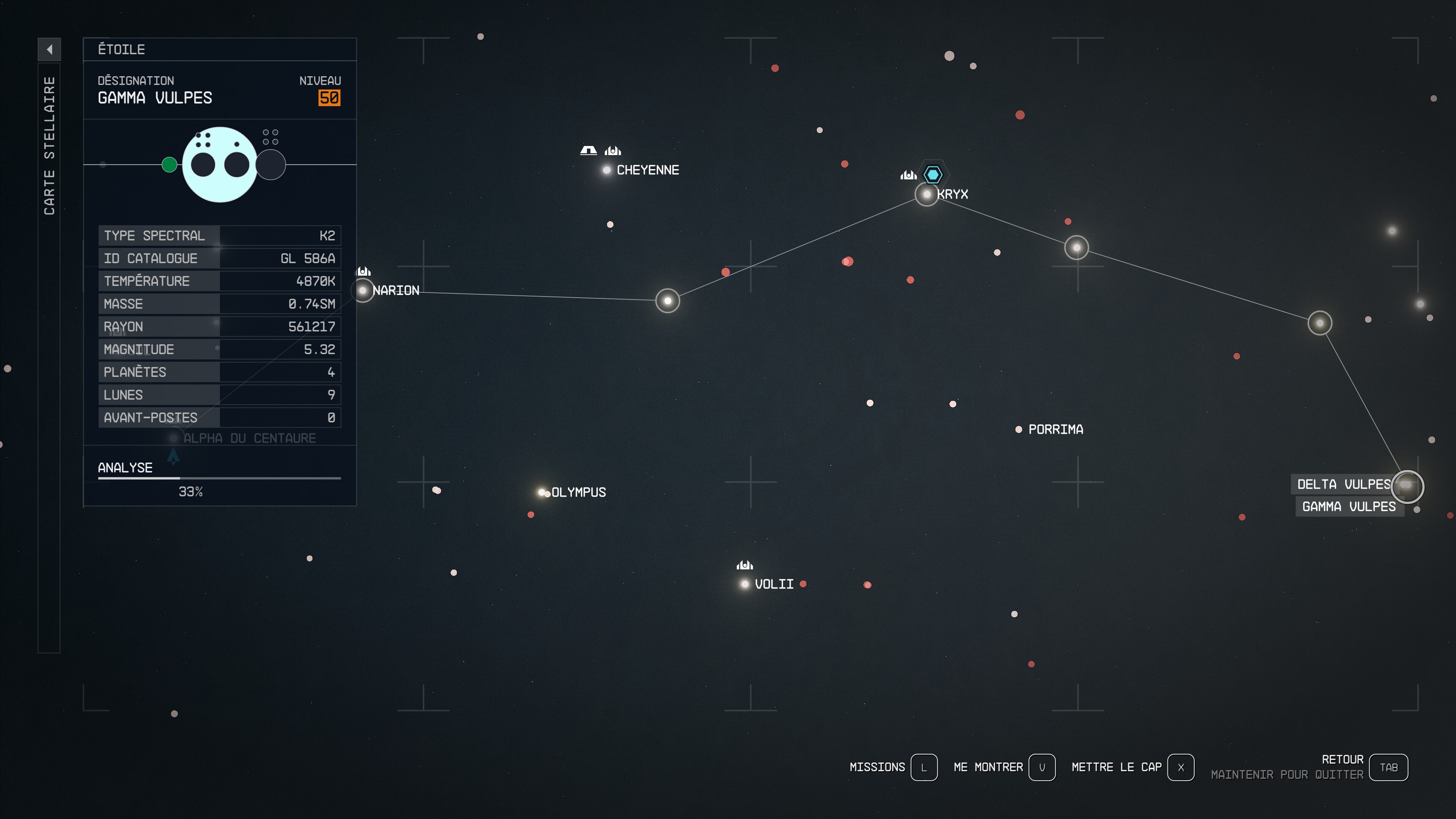1456x819 pixels.
Task: Select the Kryx star system
Action: click(926, 195)
